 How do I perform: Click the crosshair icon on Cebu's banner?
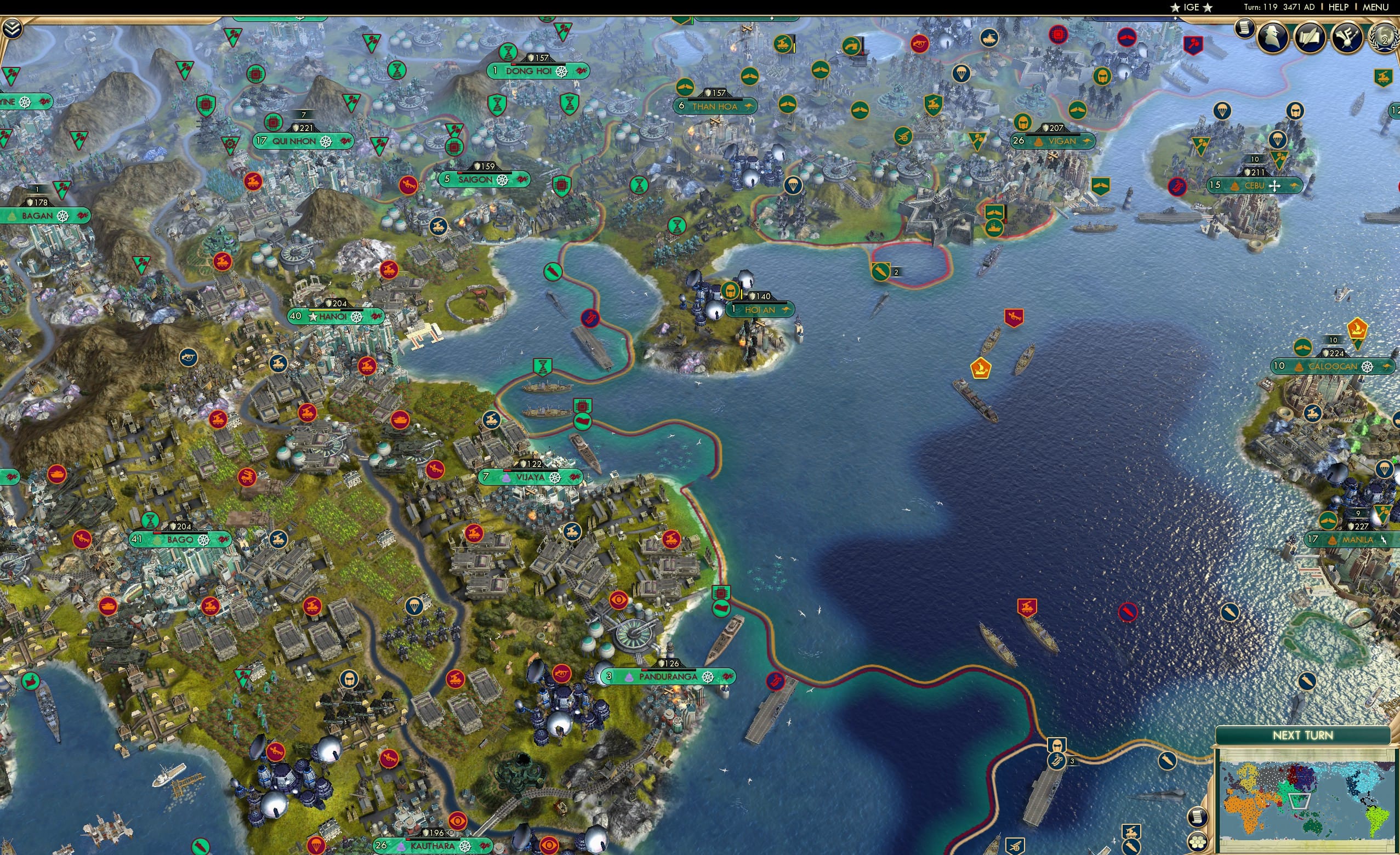(1275, 187)
